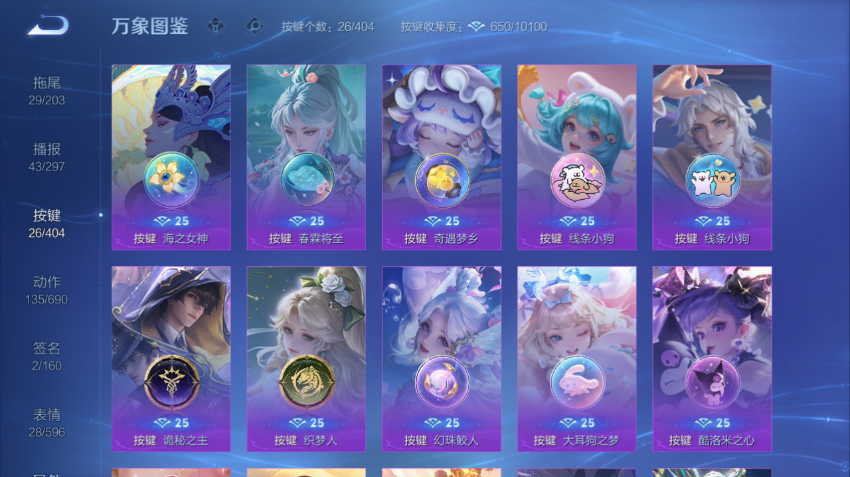
Task: Select the 幻珠鲛人 button card
Action: [441, 358]
